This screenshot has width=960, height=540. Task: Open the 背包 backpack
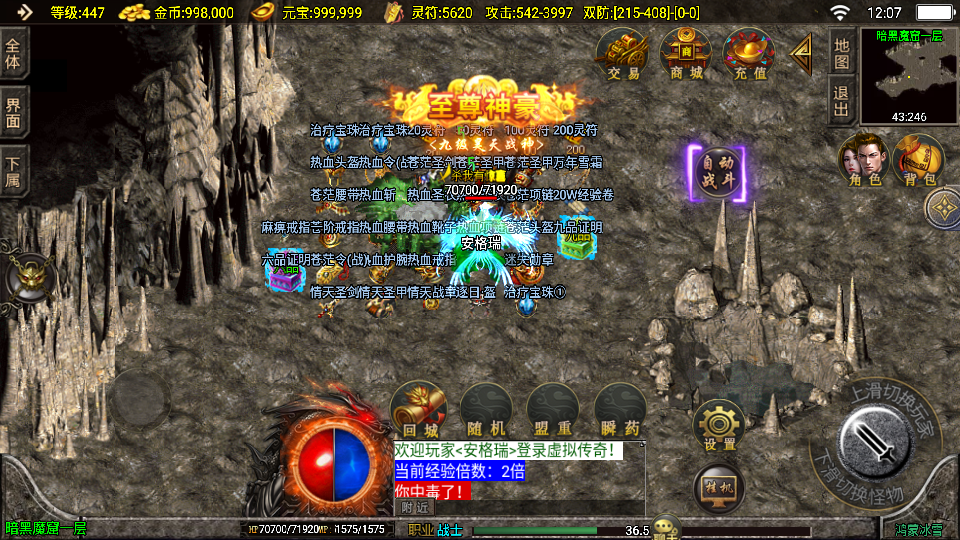click(918, 162)
